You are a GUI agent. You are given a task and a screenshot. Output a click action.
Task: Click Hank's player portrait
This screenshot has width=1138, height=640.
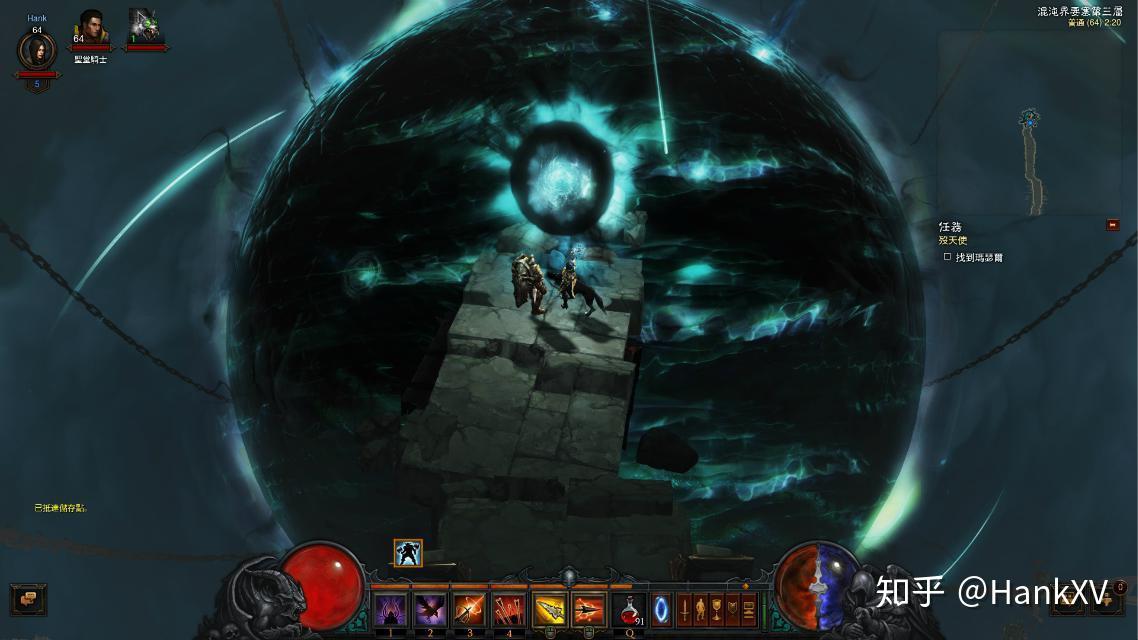click(x=37, y=51)
